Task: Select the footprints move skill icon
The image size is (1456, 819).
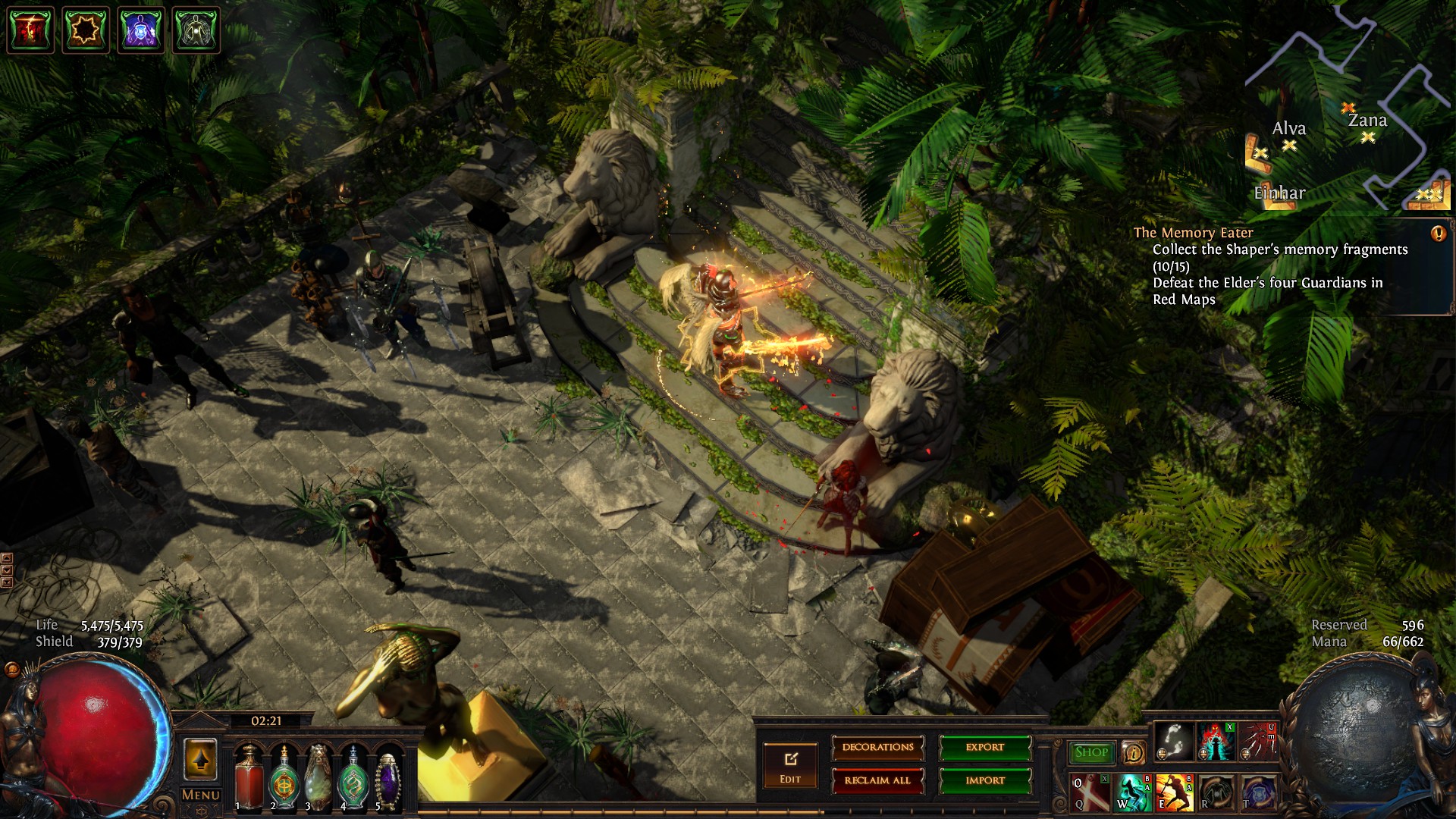Action: (1174, 741)
